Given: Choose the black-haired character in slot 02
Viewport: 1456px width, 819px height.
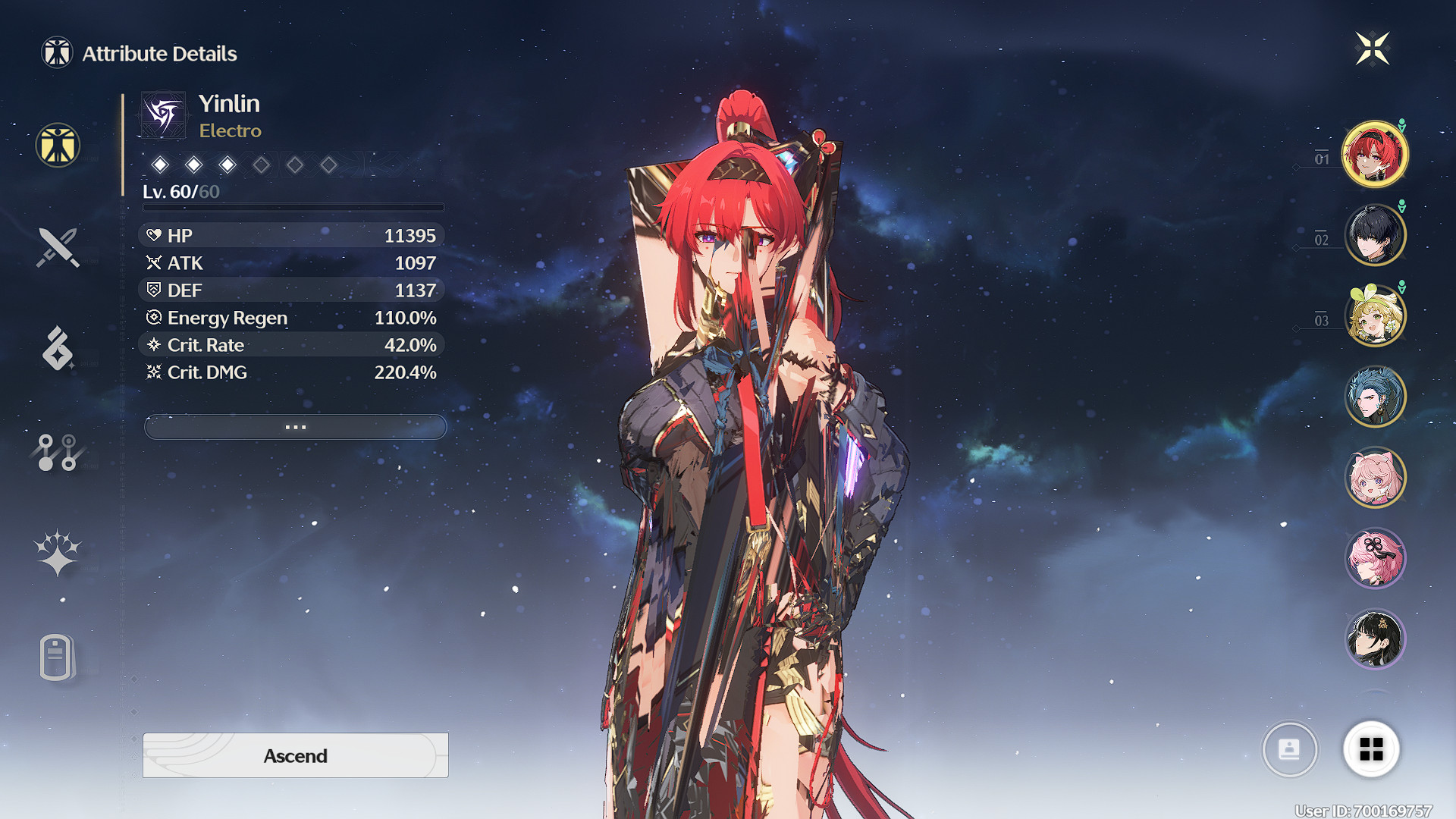Looking at the screenshot, I should (x=1375, y=235).
